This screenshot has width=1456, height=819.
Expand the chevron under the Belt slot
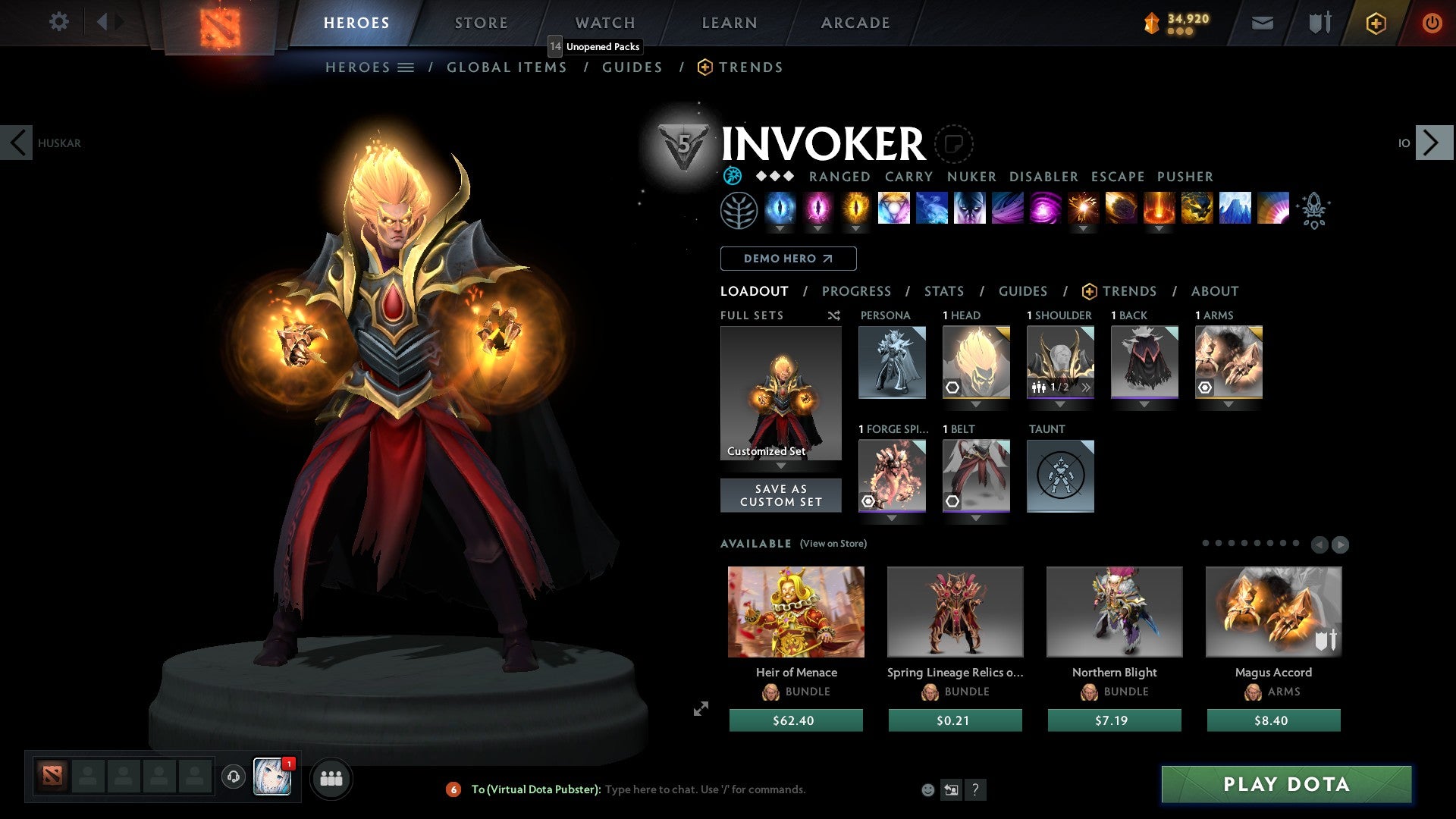pyautogui.click(x=976, y=518)
